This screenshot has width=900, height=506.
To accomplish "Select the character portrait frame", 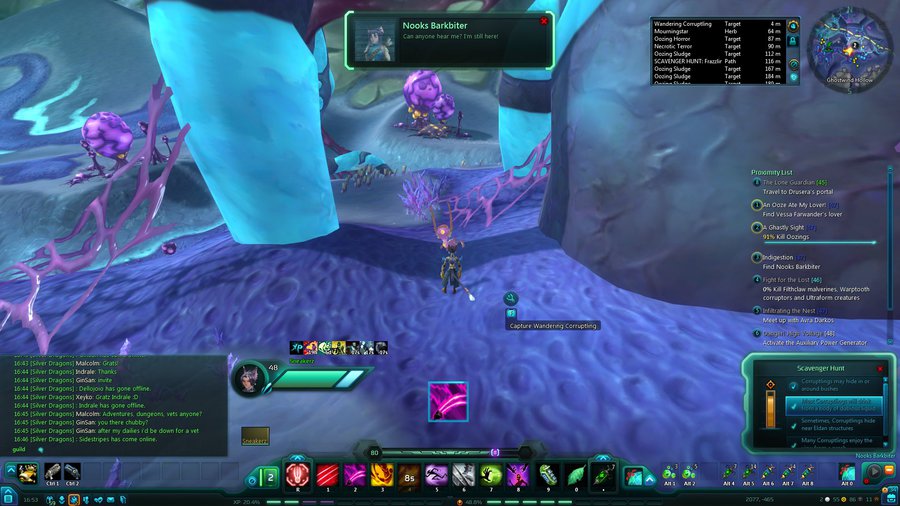I will [249, 378].
